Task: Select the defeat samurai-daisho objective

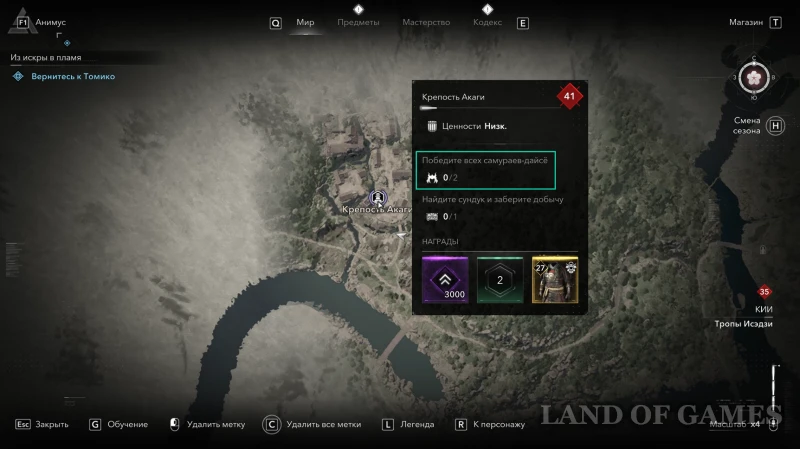Action: 486,169
